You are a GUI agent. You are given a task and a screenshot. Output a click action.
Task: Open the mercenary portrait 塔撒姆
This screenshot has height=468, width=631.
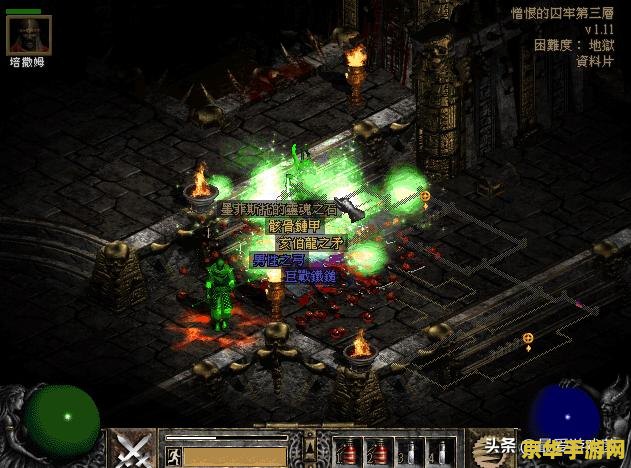(28, 36)
